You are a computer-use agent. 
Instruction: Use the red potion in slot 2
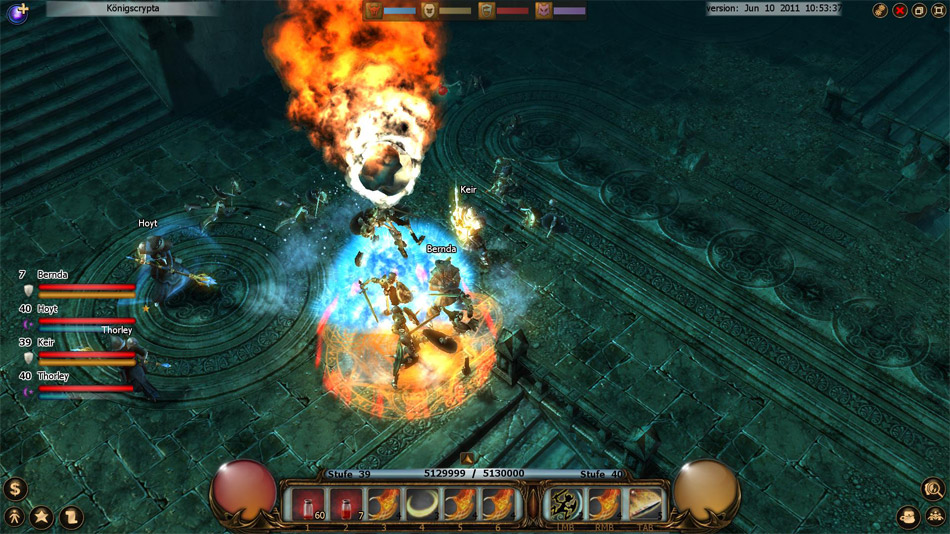click(x=346, y=505)
